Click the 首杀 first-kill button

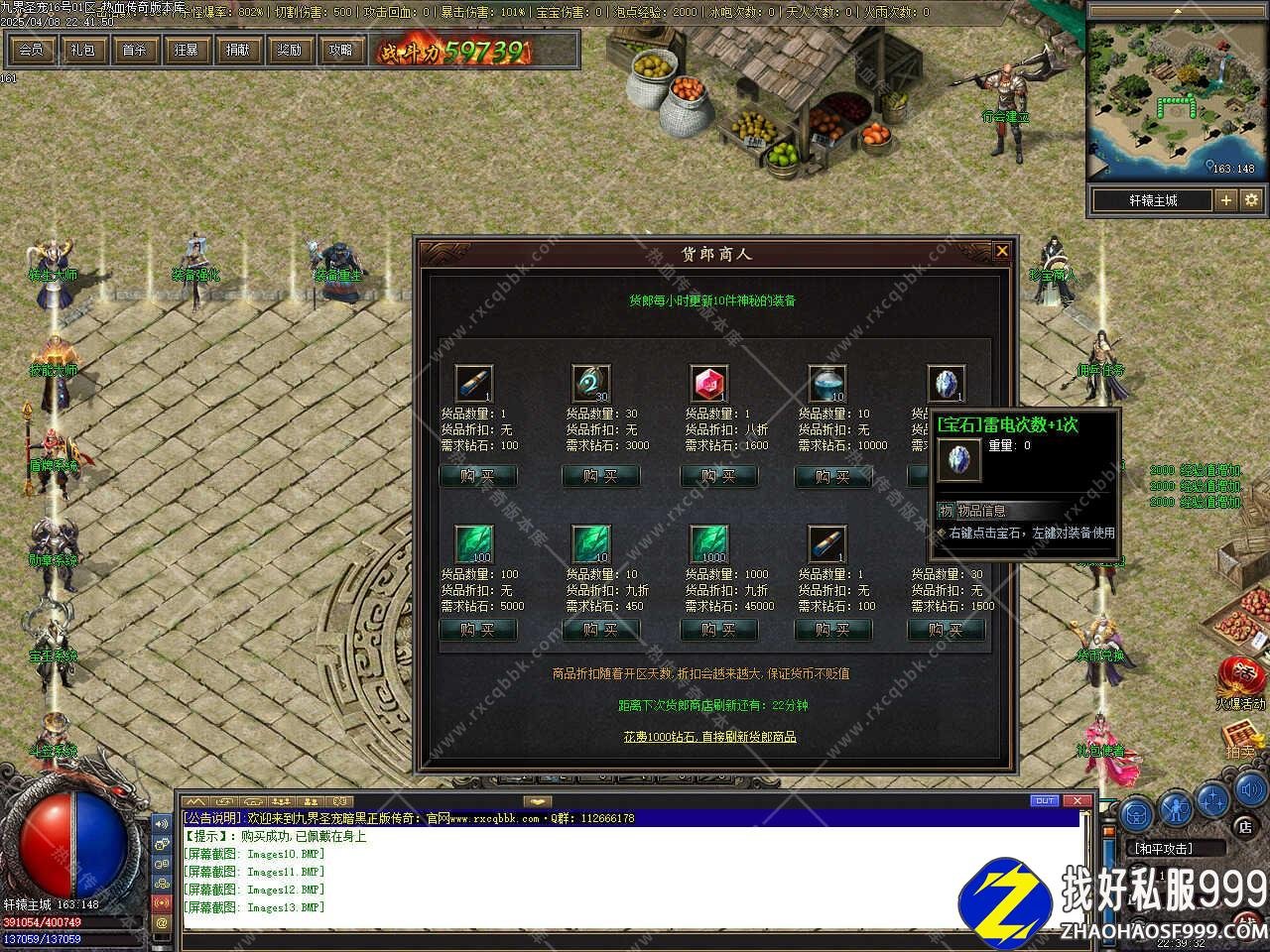coord(134,49)
